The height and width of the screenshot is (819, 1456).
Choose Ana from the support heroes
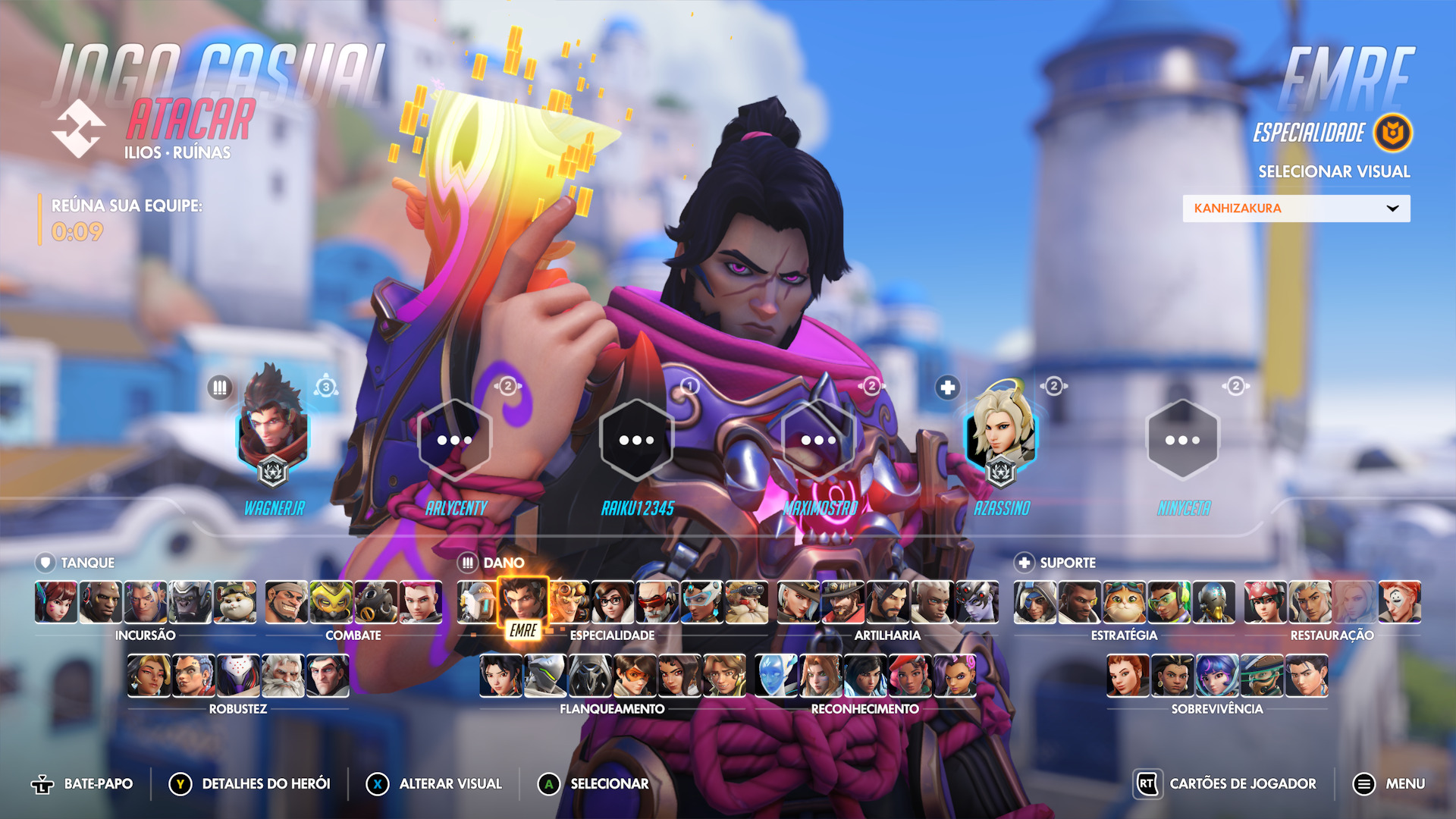(x=1035, y=602)
